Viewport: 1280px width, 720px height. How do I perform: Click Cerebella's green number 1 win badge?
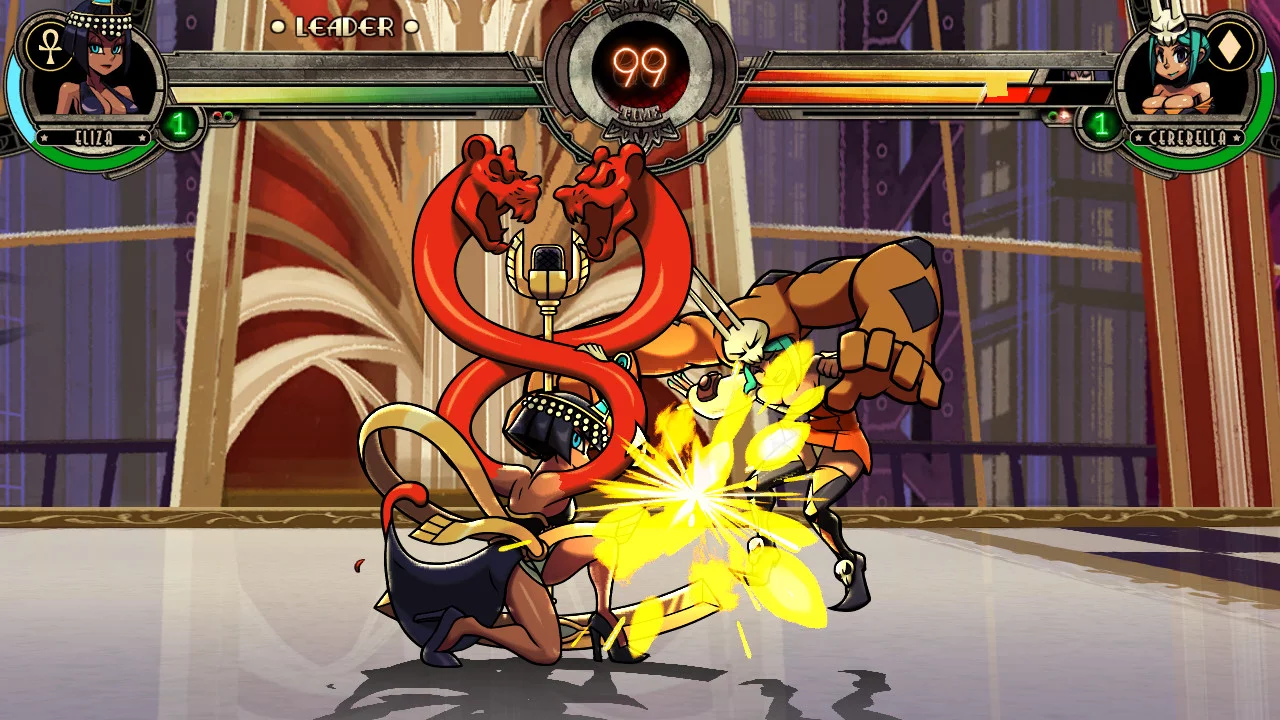click(1101, 125)
